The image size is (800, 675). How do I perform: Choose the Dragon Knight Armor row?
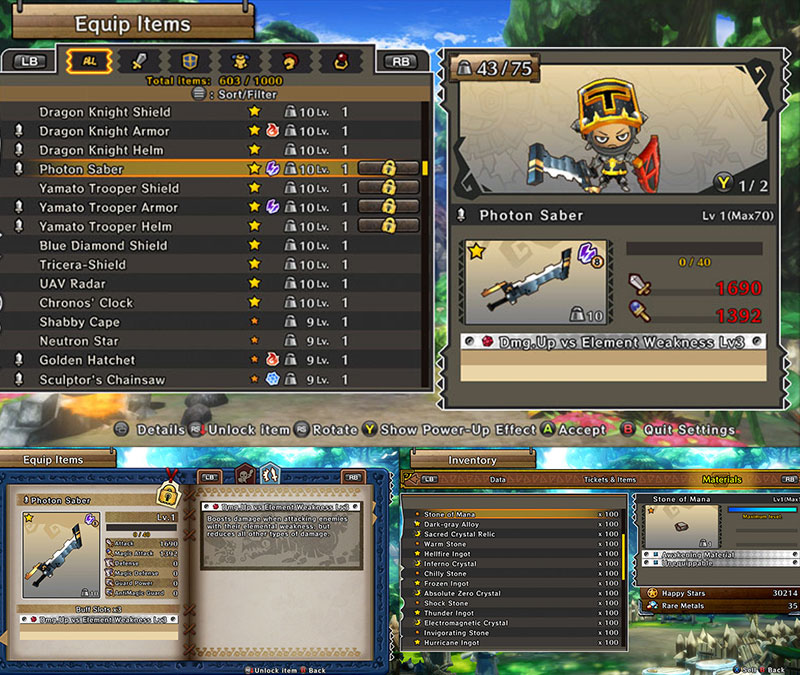click(x=105, y=131)
